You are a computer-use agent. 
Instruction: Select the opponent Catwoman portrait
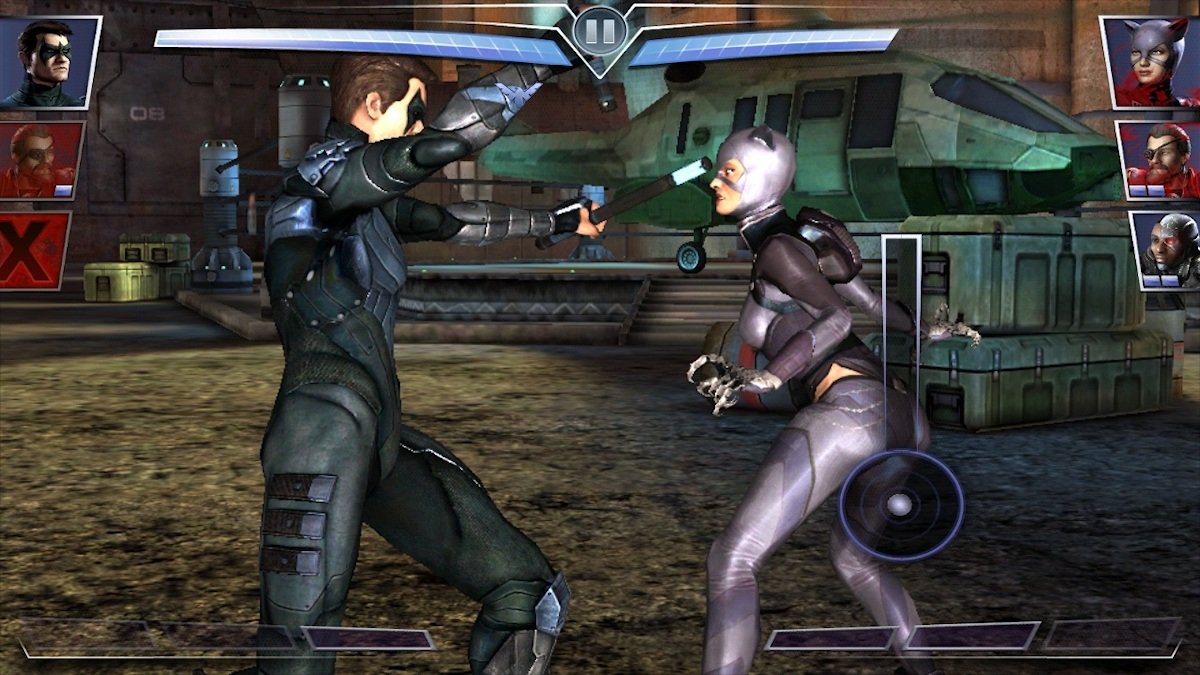coord(1150,62)
